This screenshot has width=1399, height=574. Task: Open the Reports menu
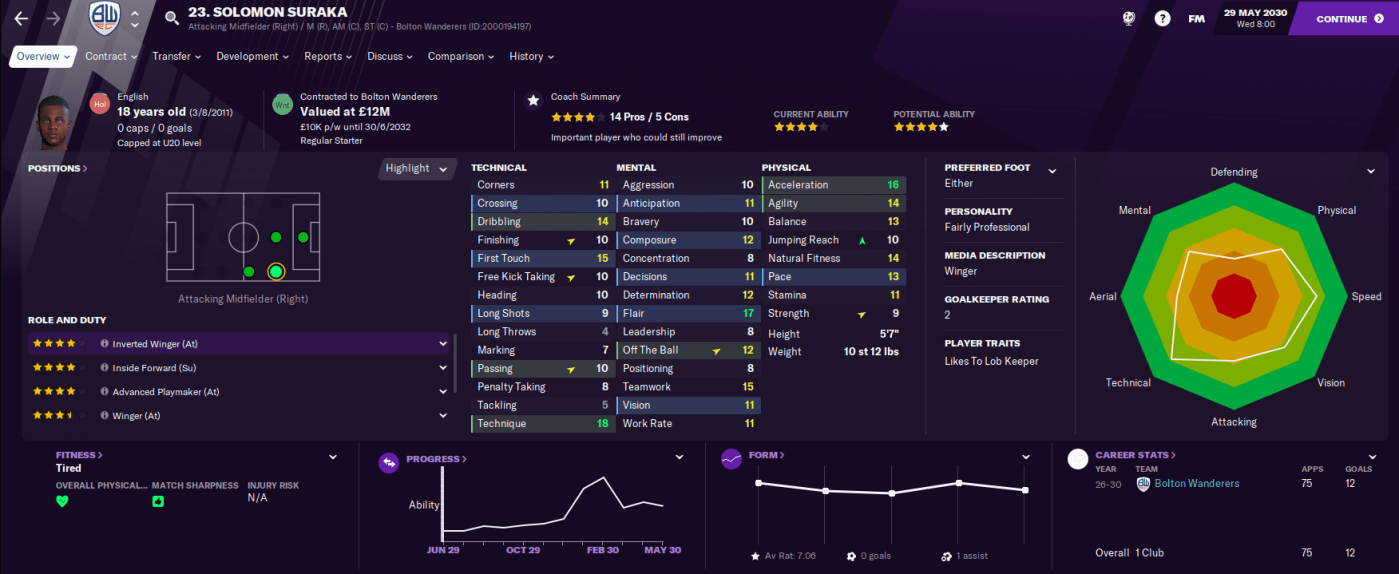328,57
